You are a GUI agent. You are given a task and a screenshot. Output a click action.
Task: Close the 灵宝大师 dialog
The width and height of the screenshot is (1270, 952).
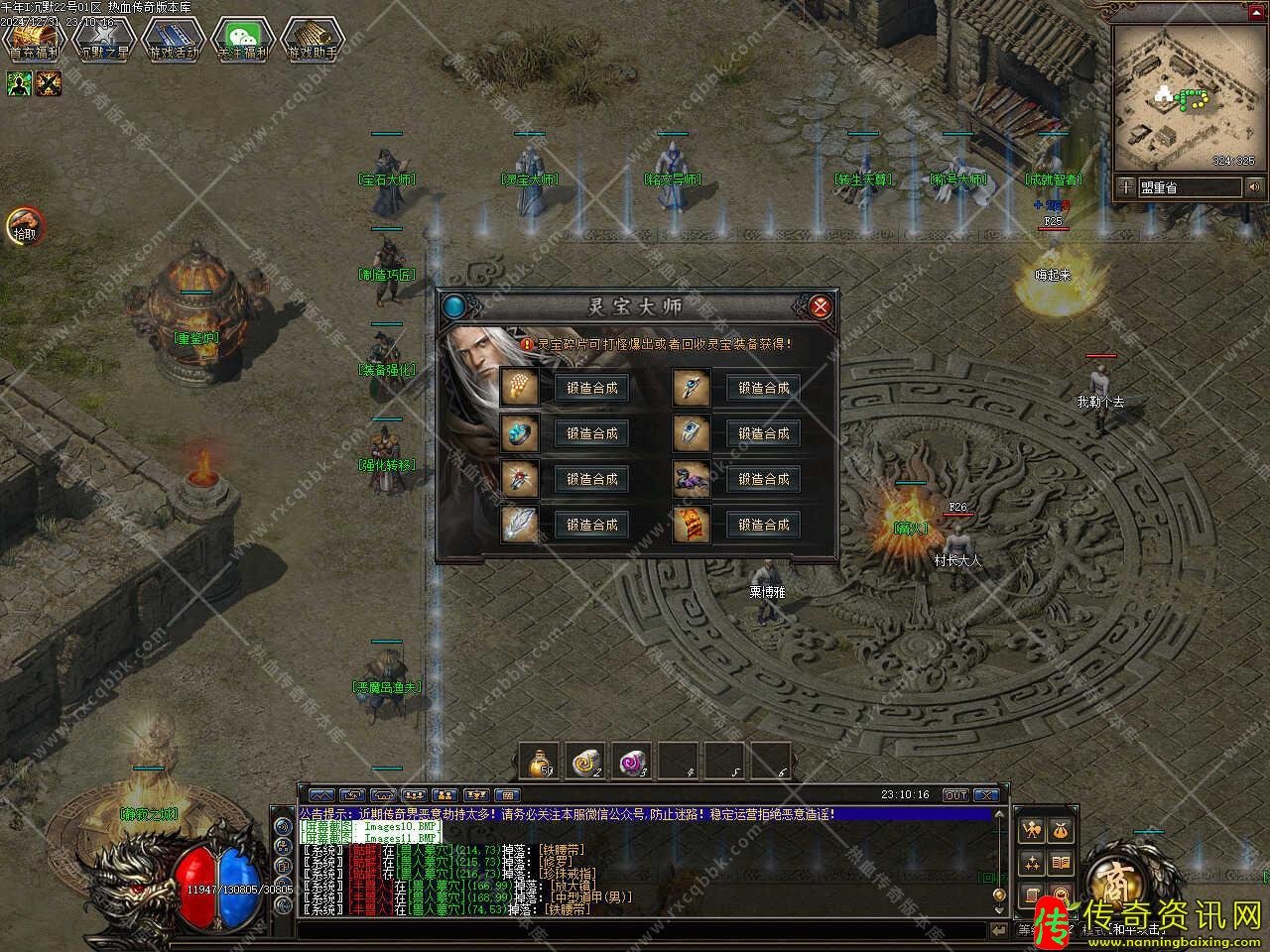coord(821,306)
